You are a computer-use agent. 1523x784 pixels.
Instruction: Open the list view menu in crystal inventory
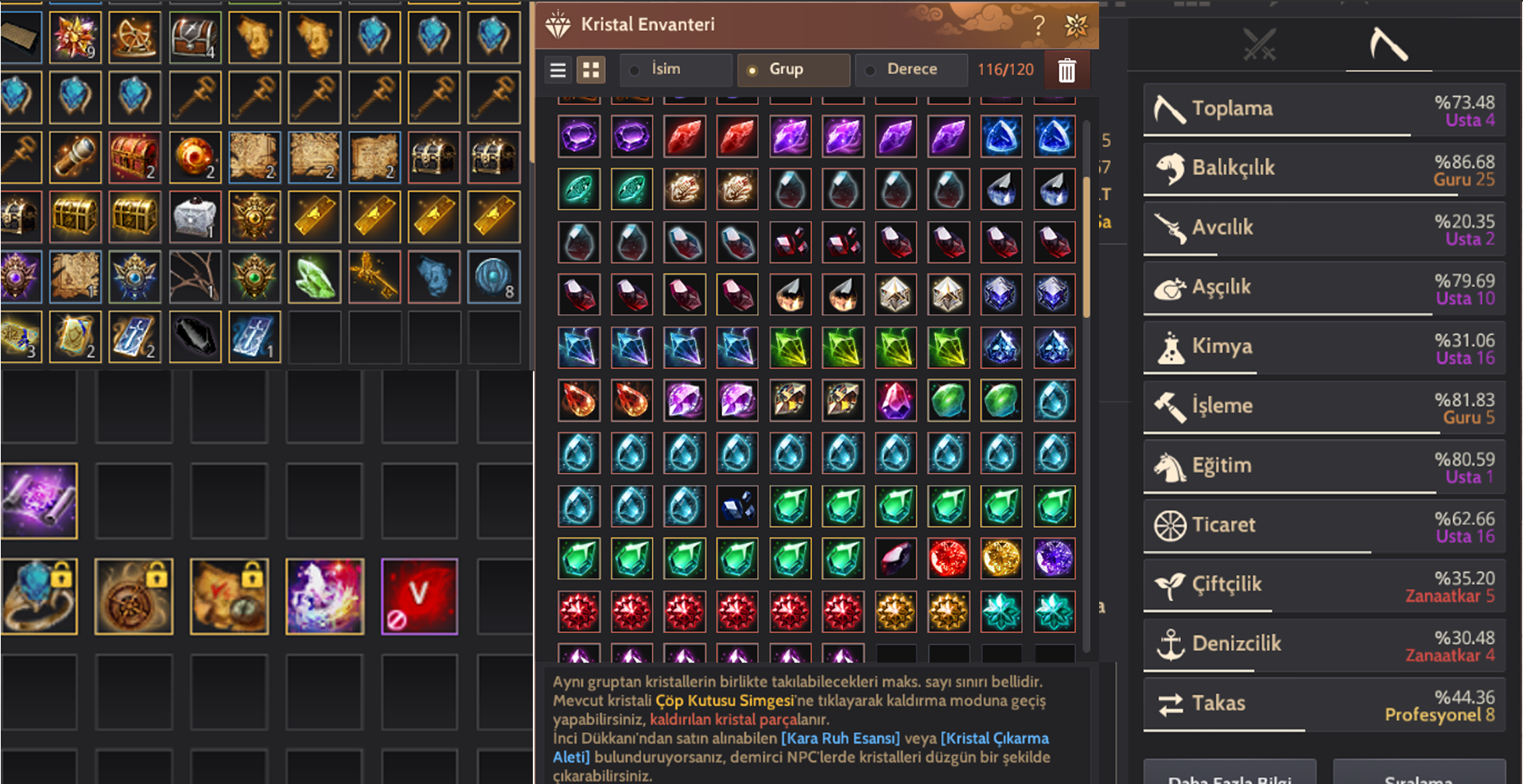coord(558,70)
